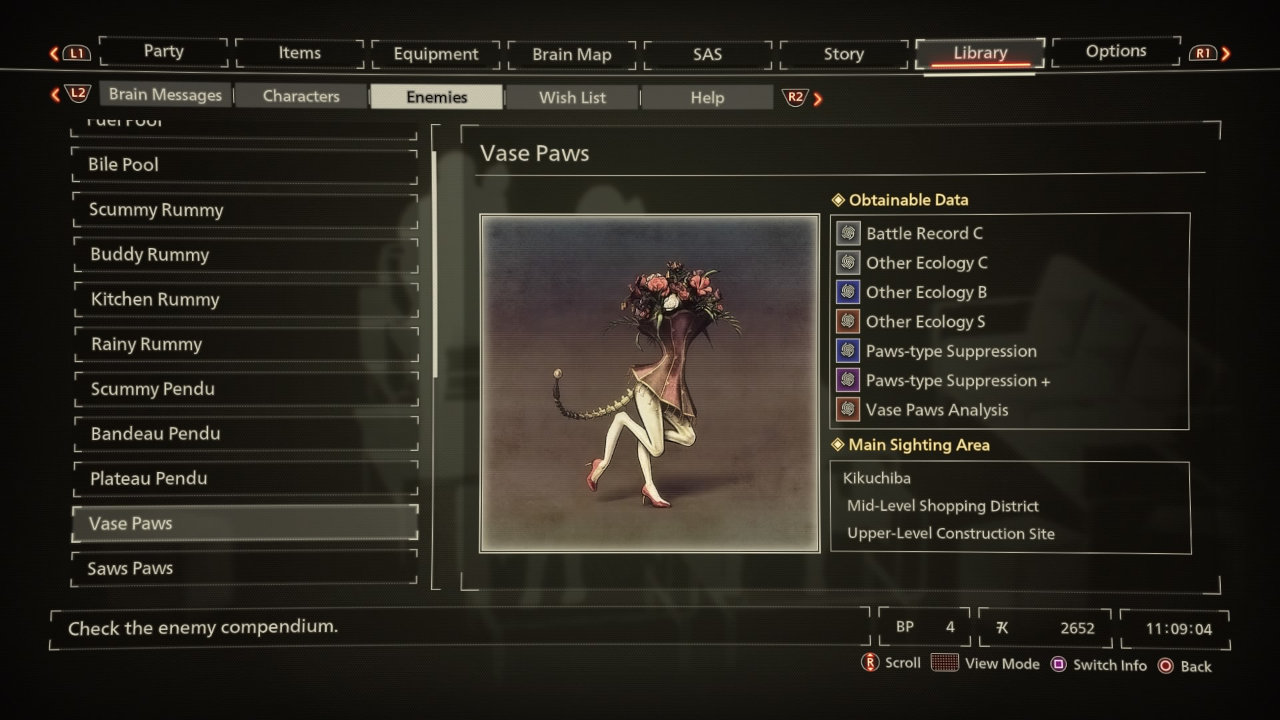Viewport: 1280px width, 720px height.
Task: Switch to the Characters tab
Action: tap(300, 96)
